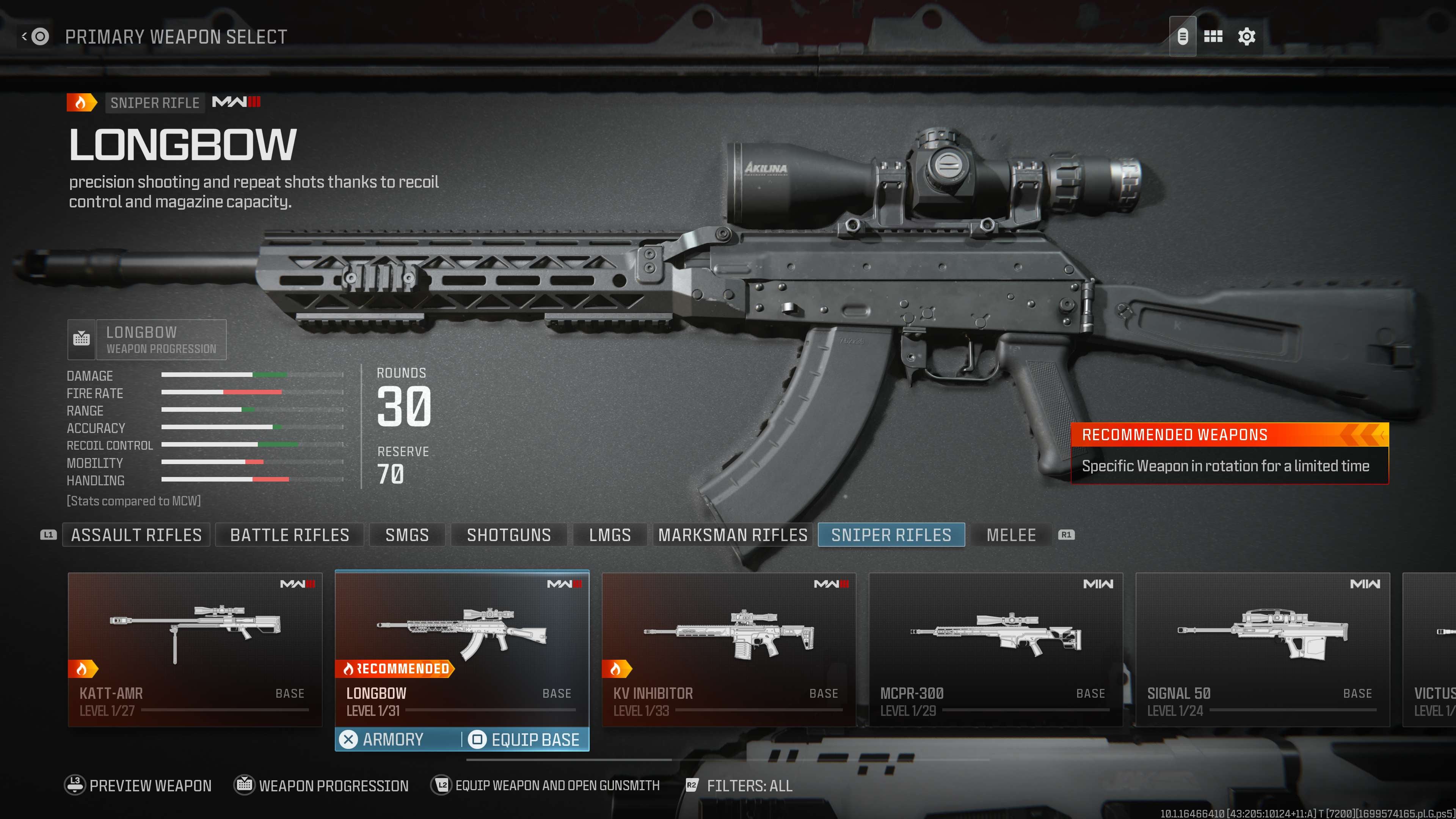
Task: Choose the MCPR-300 weapon card
Action: point(995,649)
